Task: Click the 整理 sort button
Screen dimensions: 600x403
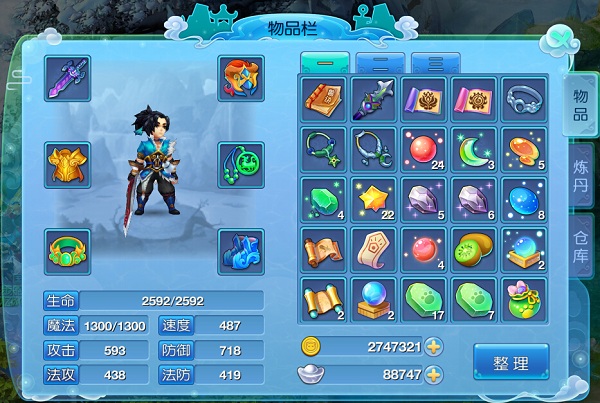Action: coord(511,360)
